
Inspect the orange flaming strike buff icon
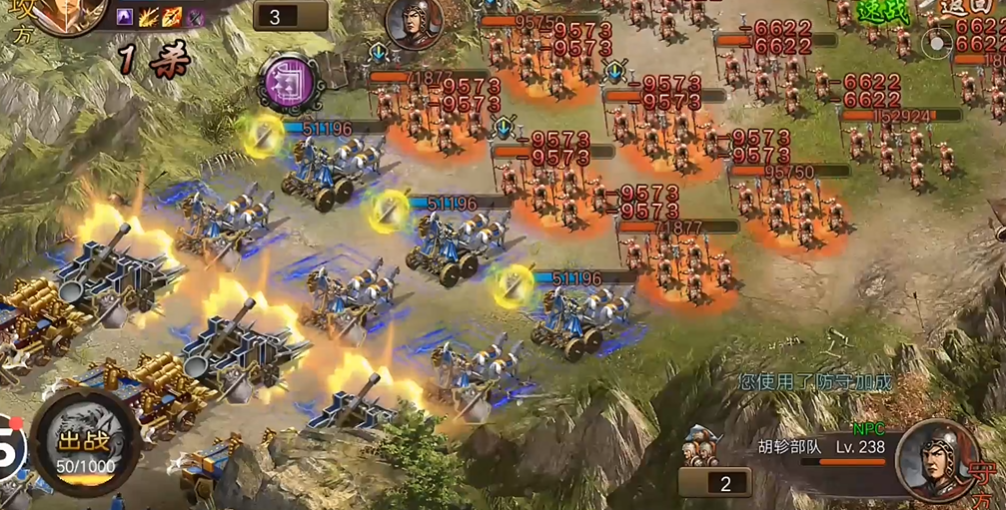coord(172,16)
